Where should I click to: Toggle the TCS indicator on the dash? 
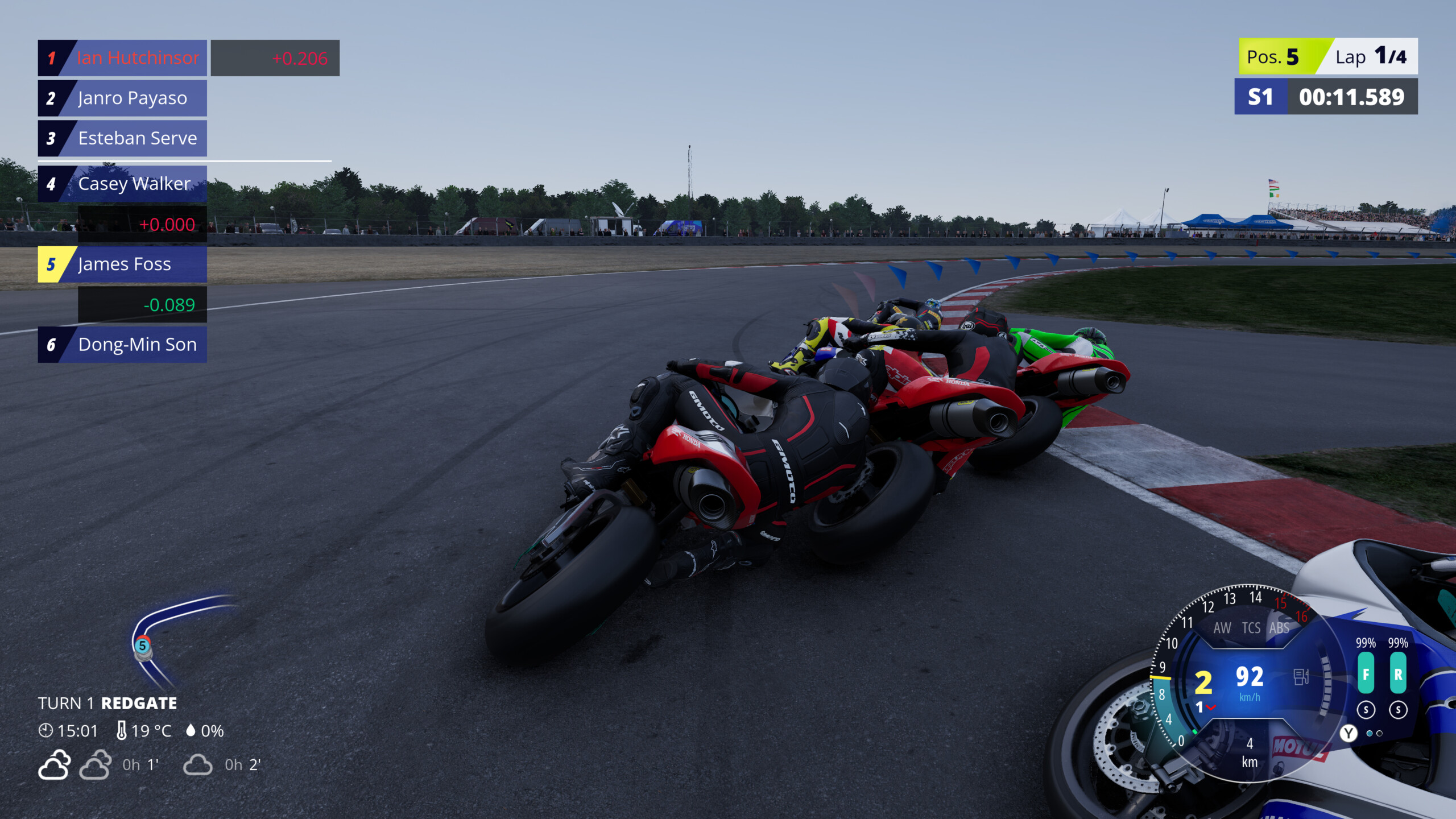(1252, 628)
